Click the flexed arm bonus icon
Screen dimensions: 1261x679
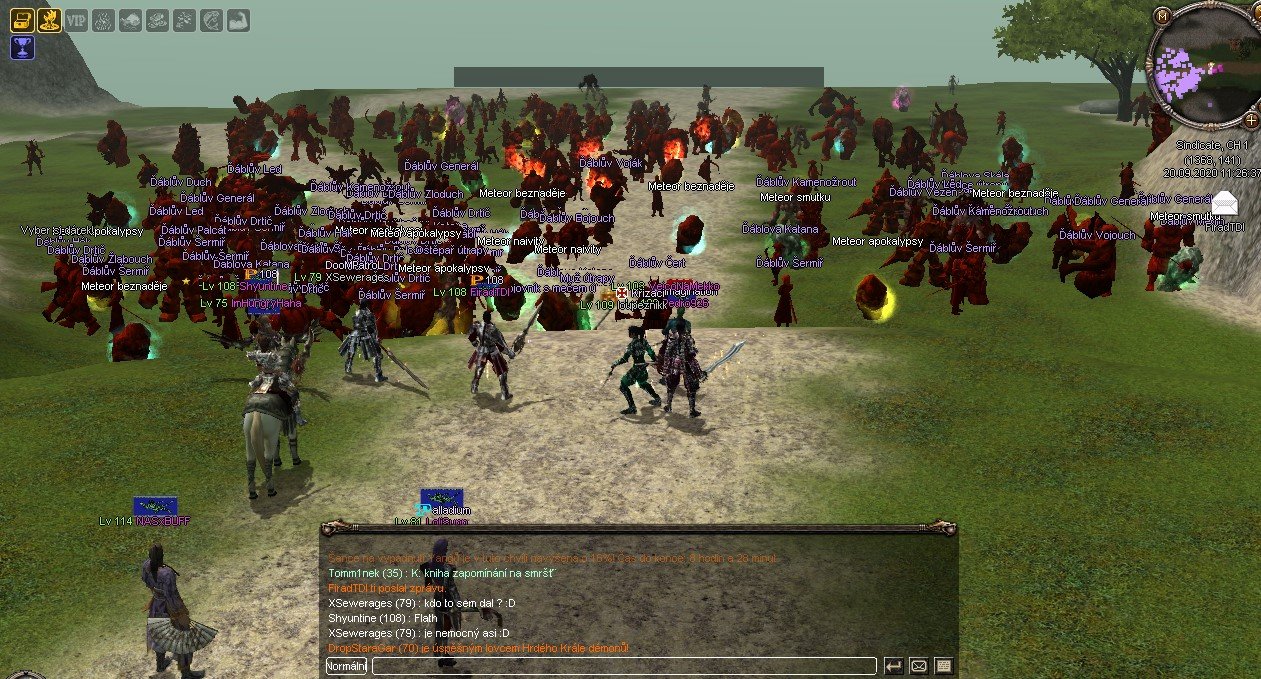(x=238, y=19)
